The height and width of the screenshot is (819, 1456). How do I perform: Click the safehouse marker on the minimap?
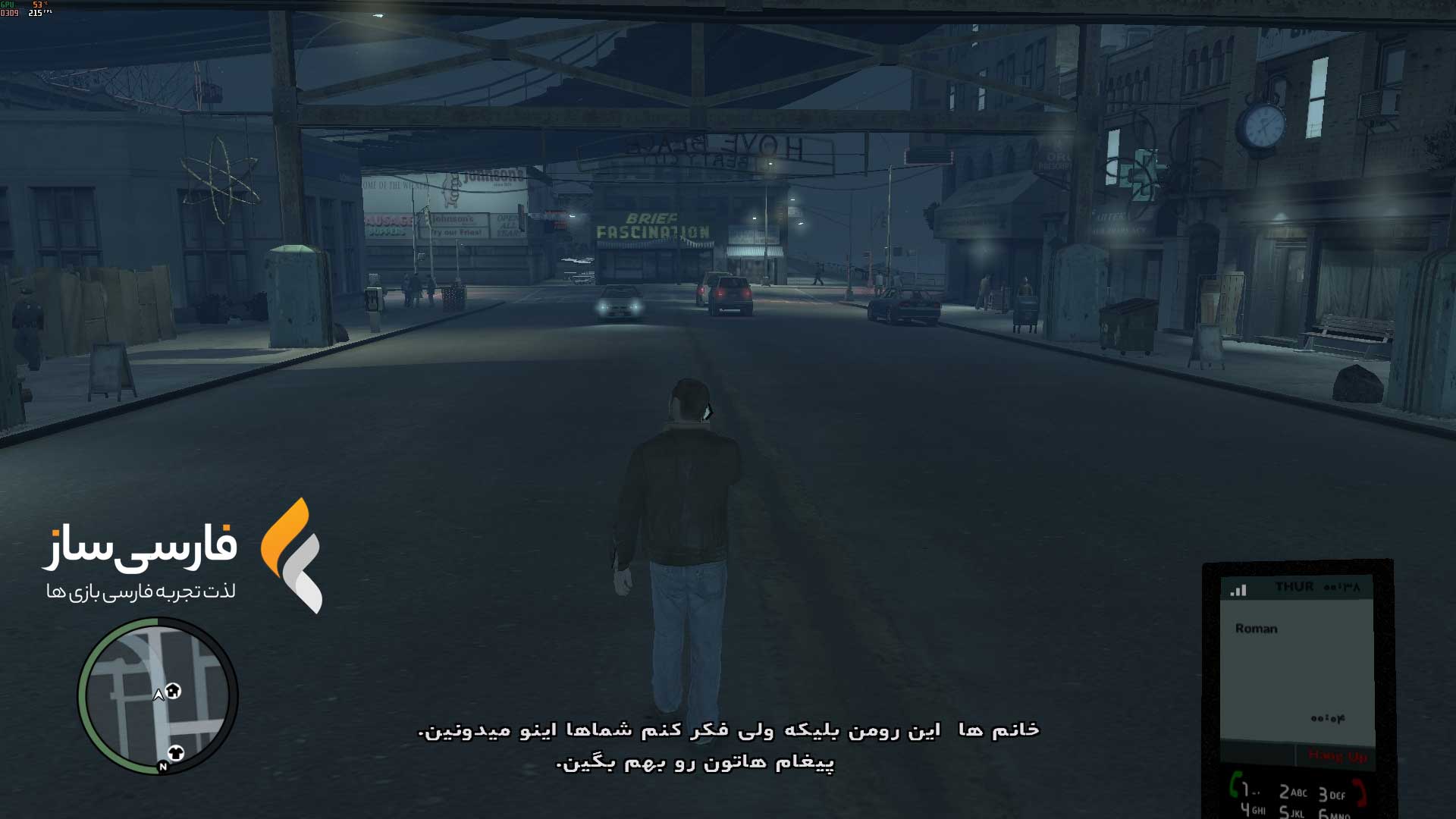[174, 691]
